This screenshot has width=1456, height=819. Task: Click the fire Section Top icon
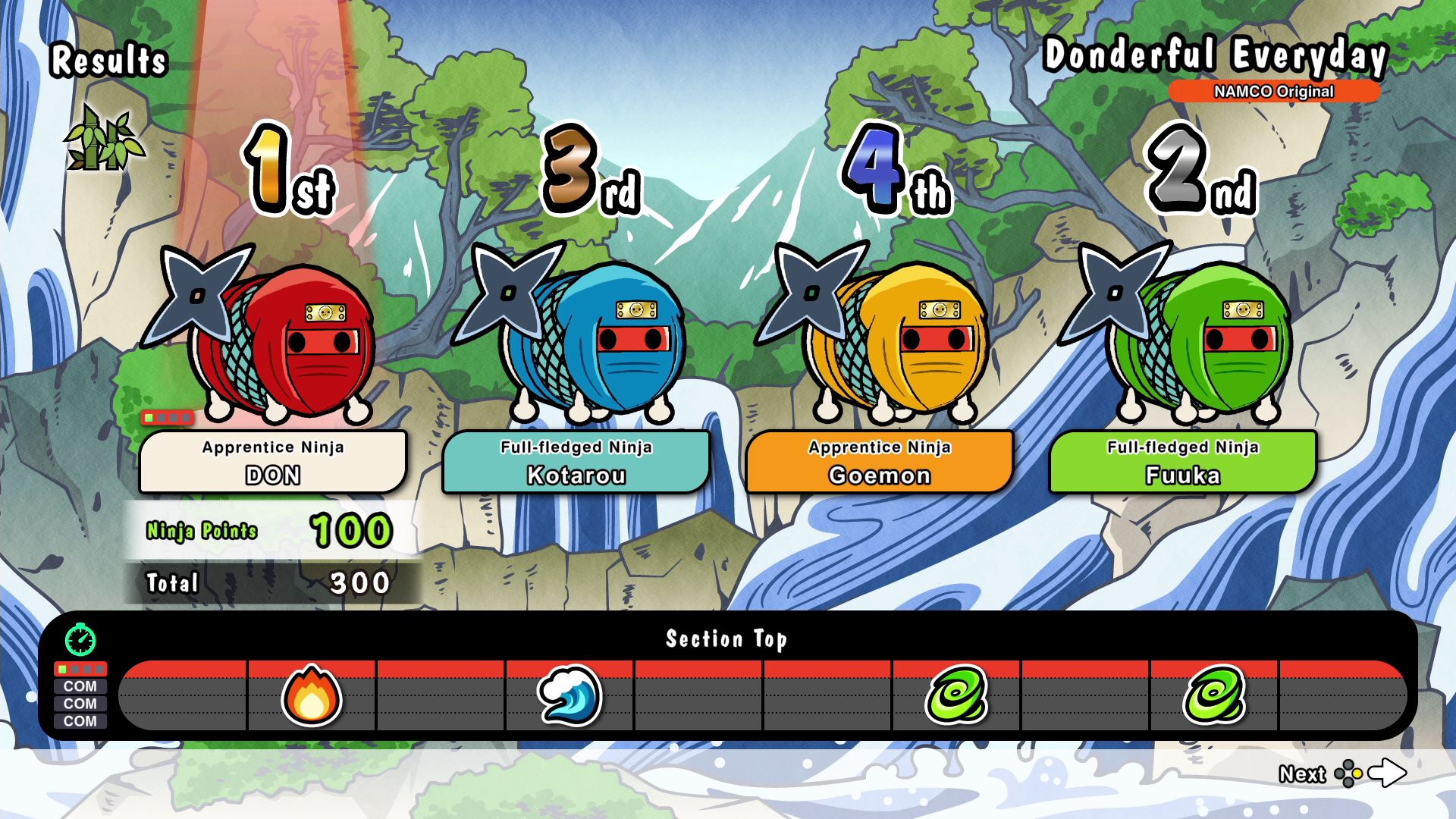312,696
